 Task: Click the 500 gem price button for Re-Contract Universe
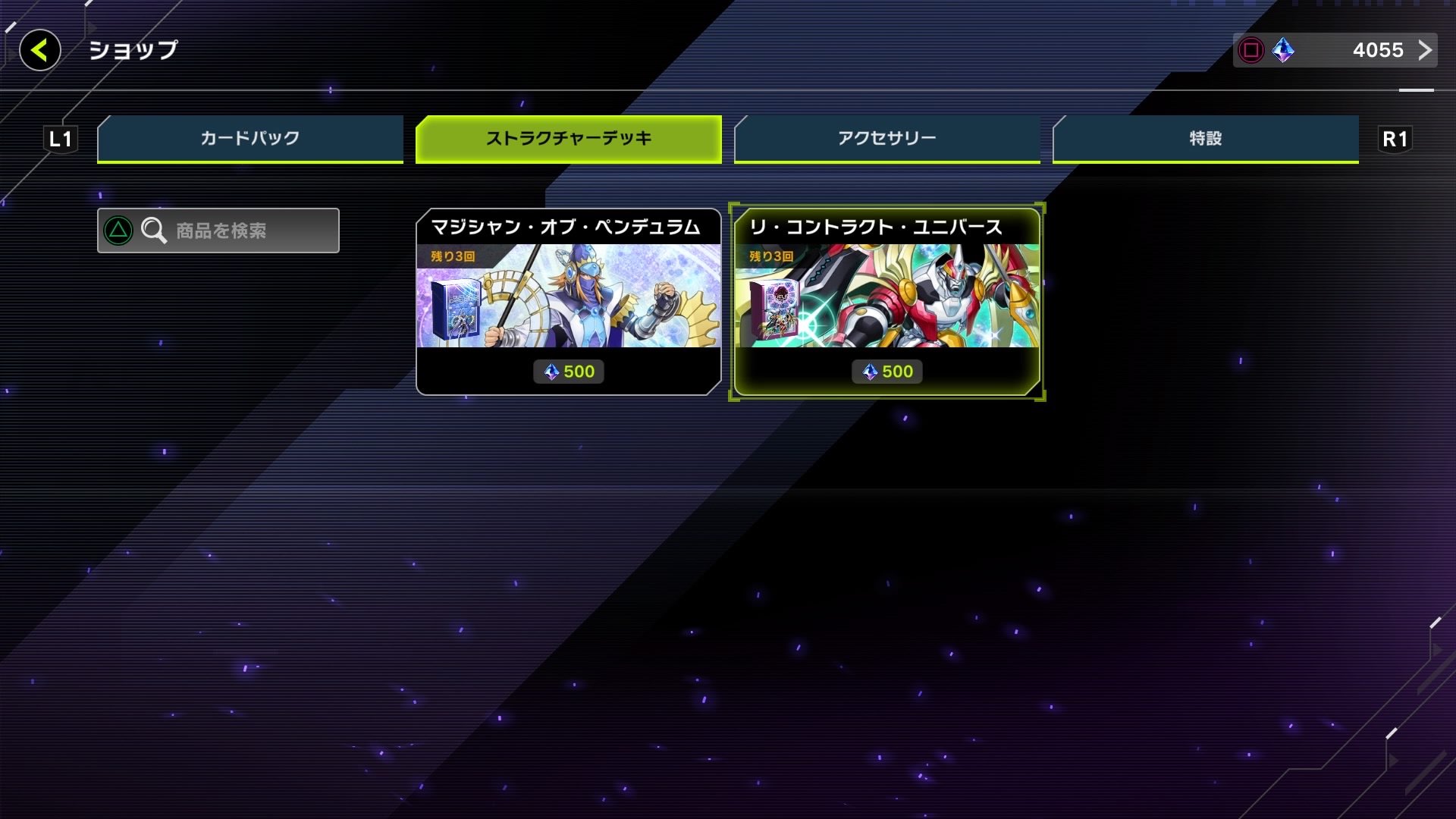click(x=886, y=371)
